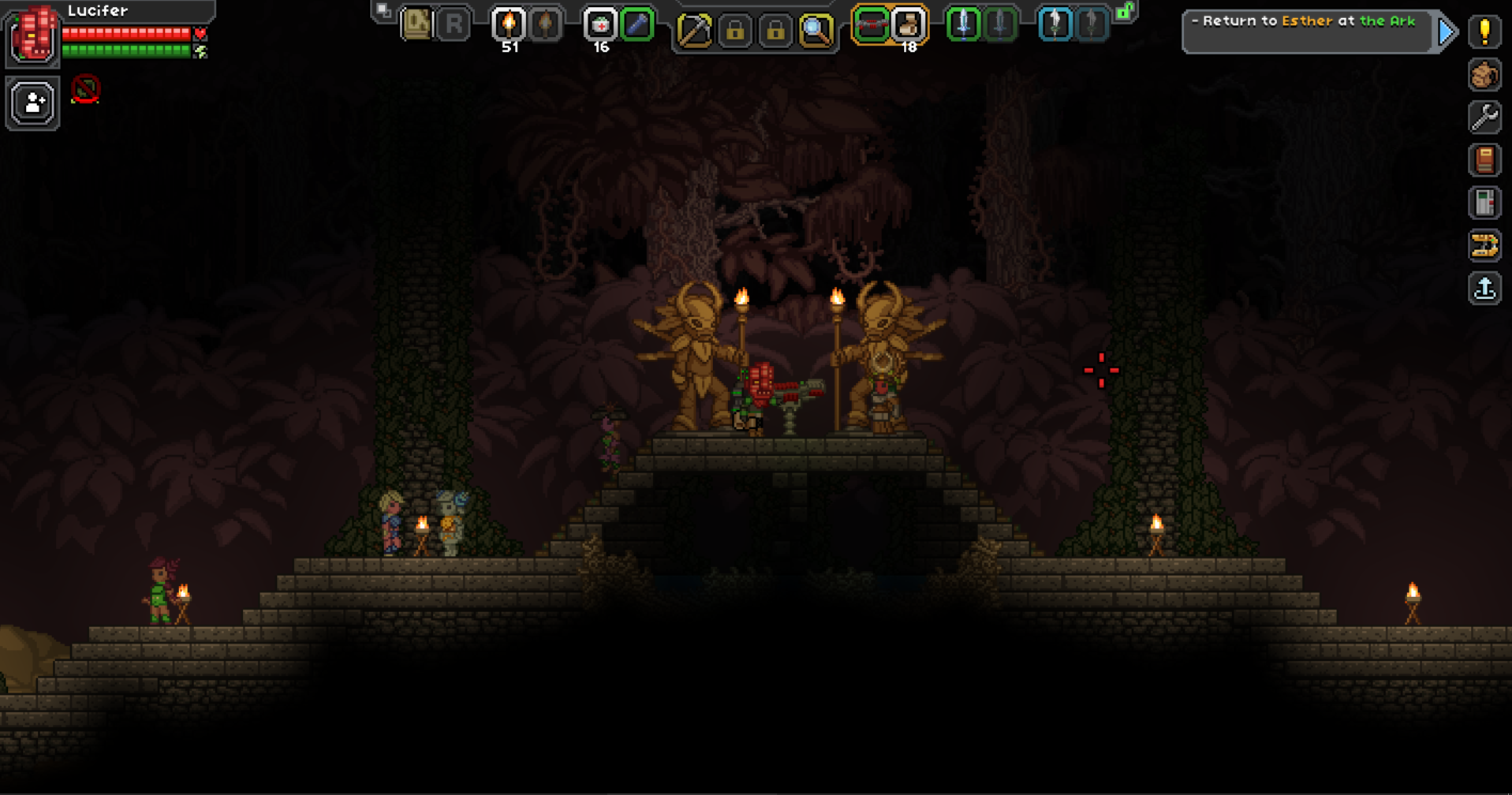
Task: Equip the pickaxe matter manipulator tool
Action: point(694,32)
